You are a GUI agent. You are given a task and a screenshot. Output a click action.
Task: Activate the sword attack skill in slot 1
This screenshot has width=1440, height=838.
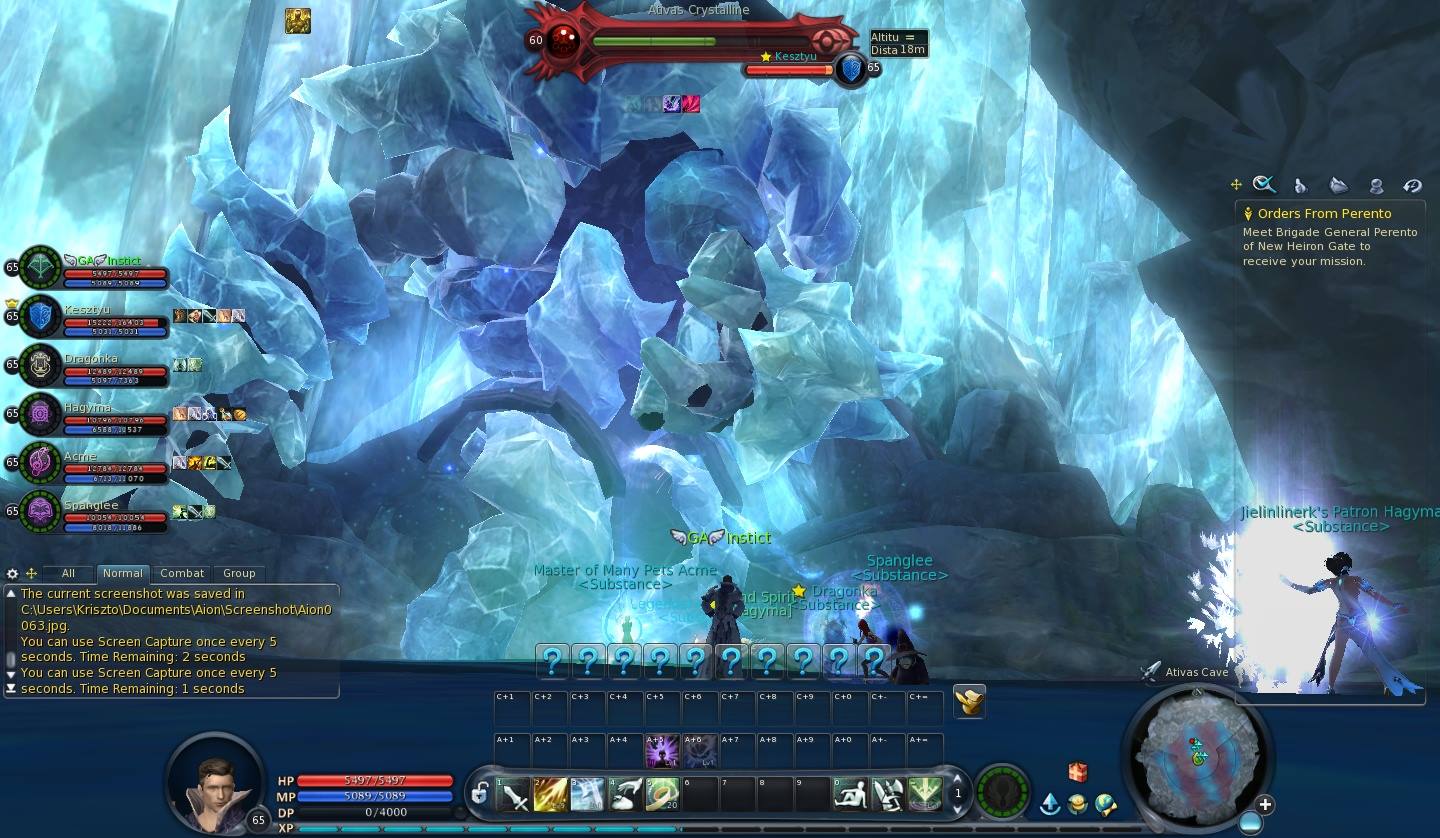point(514,795)
